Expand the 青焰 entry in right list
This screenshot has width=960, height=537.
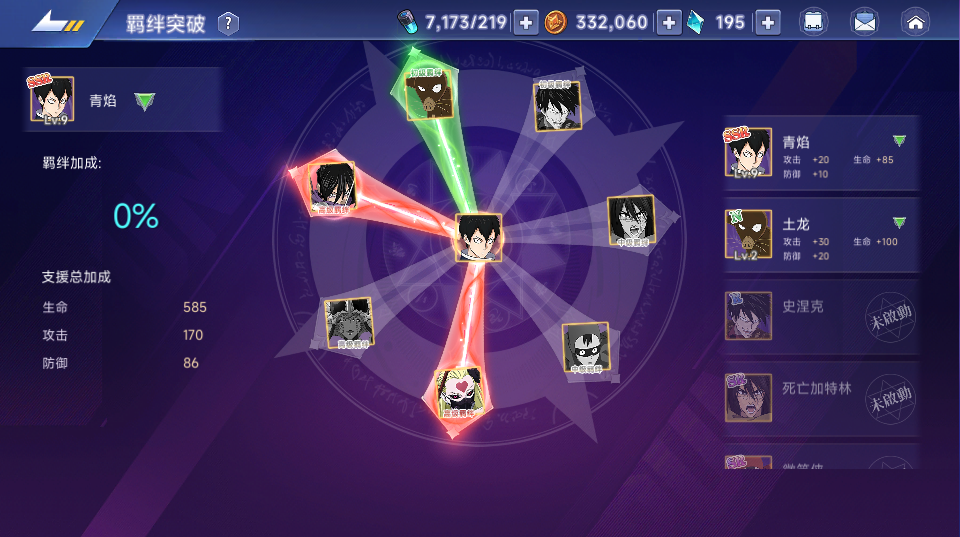899,141
